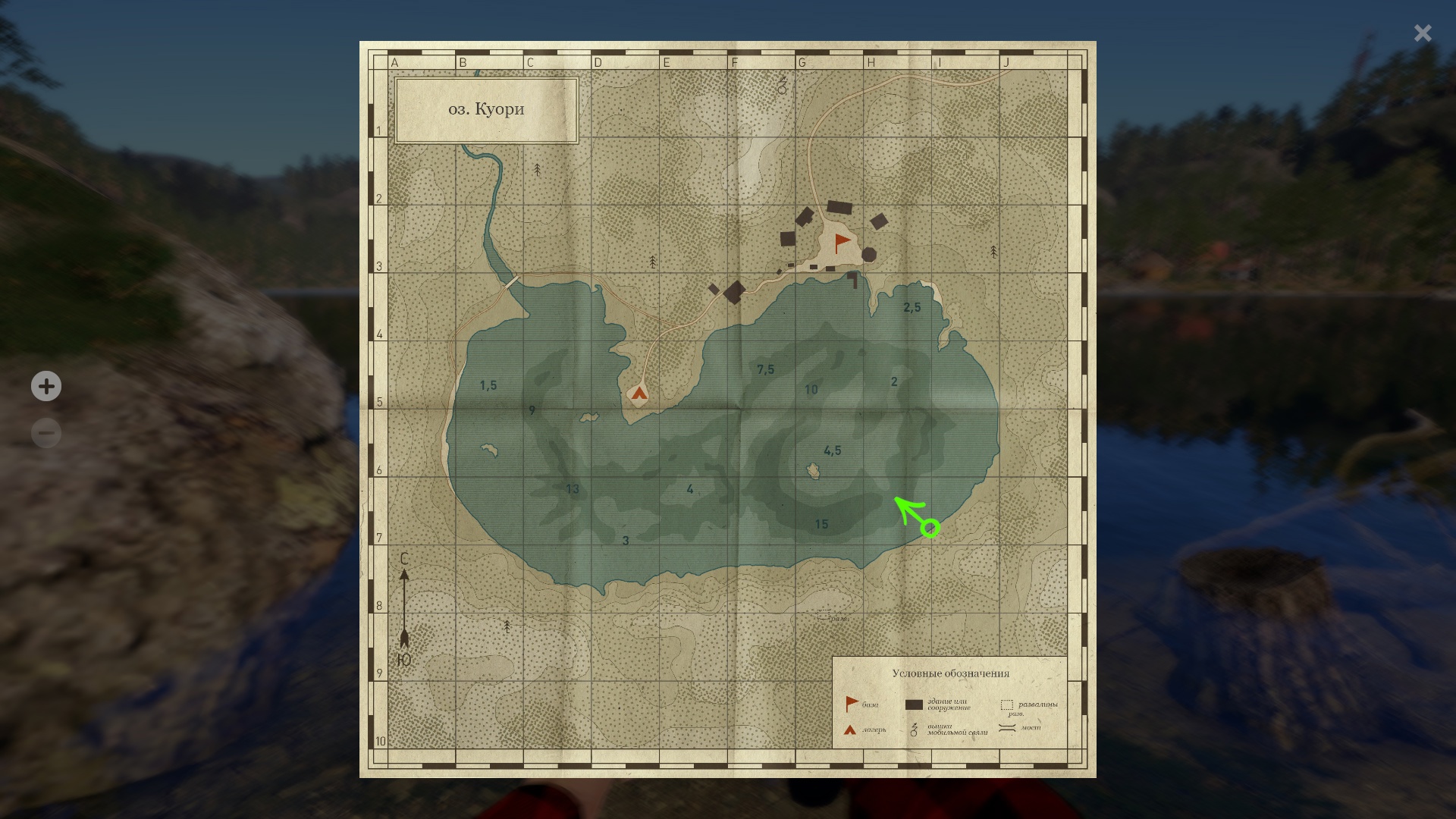This screenshot has width=1456, height=819.
Task: Close the map with the X button
Action: [x=1423, y=33]
